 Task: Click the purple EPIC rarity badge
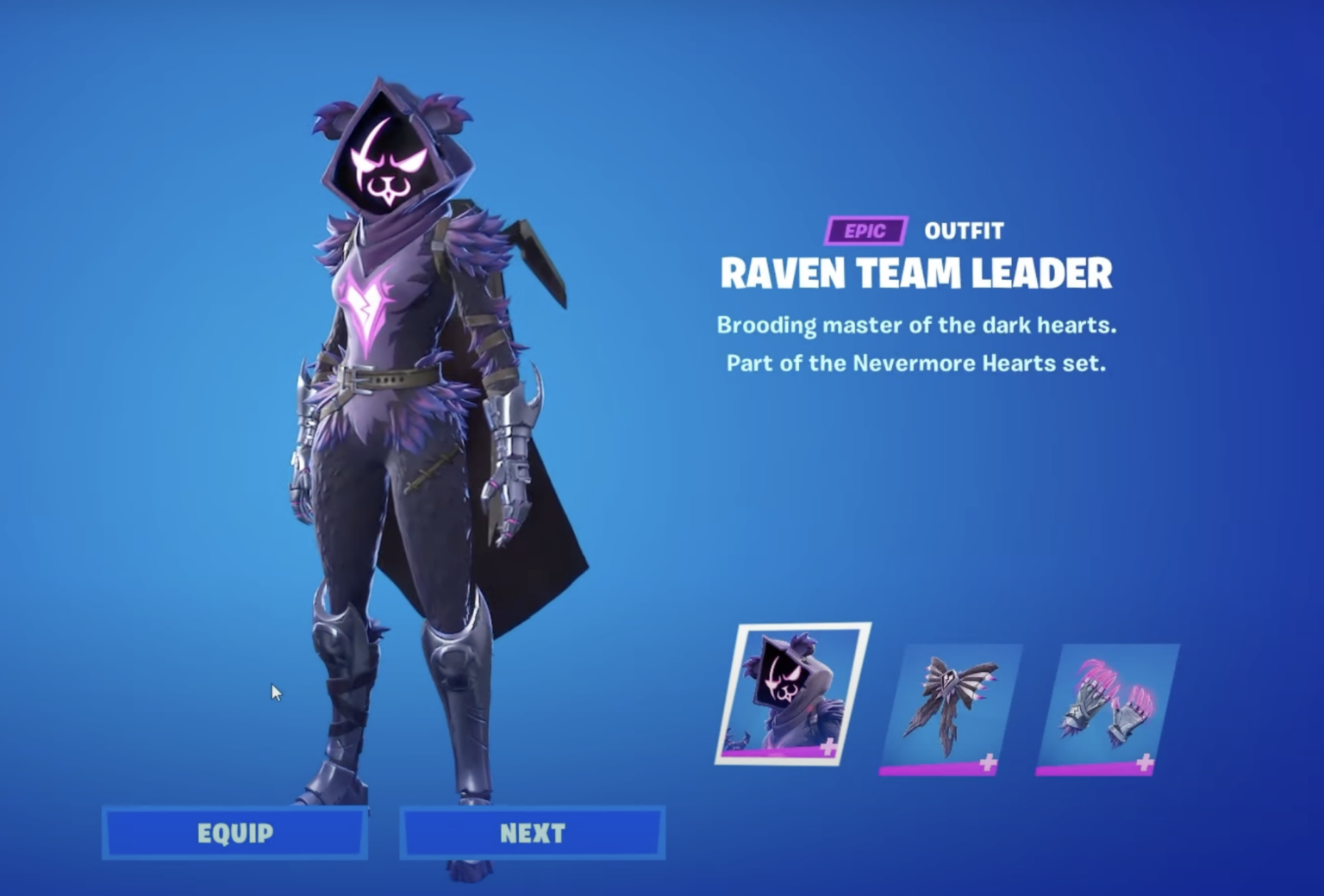coord(865,230)
